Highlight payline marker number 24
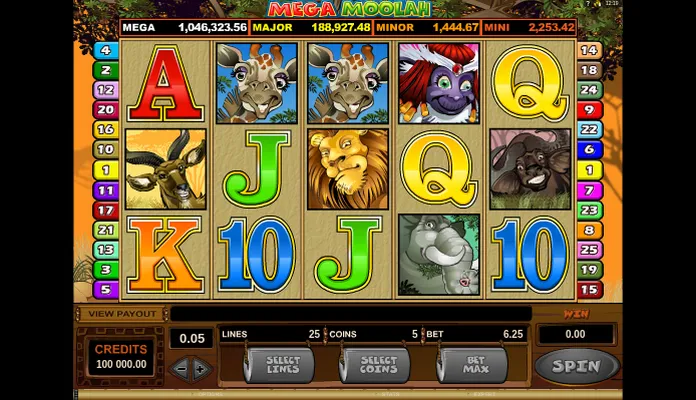The width and height of the screenshot is (696, 400). (x=590, y=90)
